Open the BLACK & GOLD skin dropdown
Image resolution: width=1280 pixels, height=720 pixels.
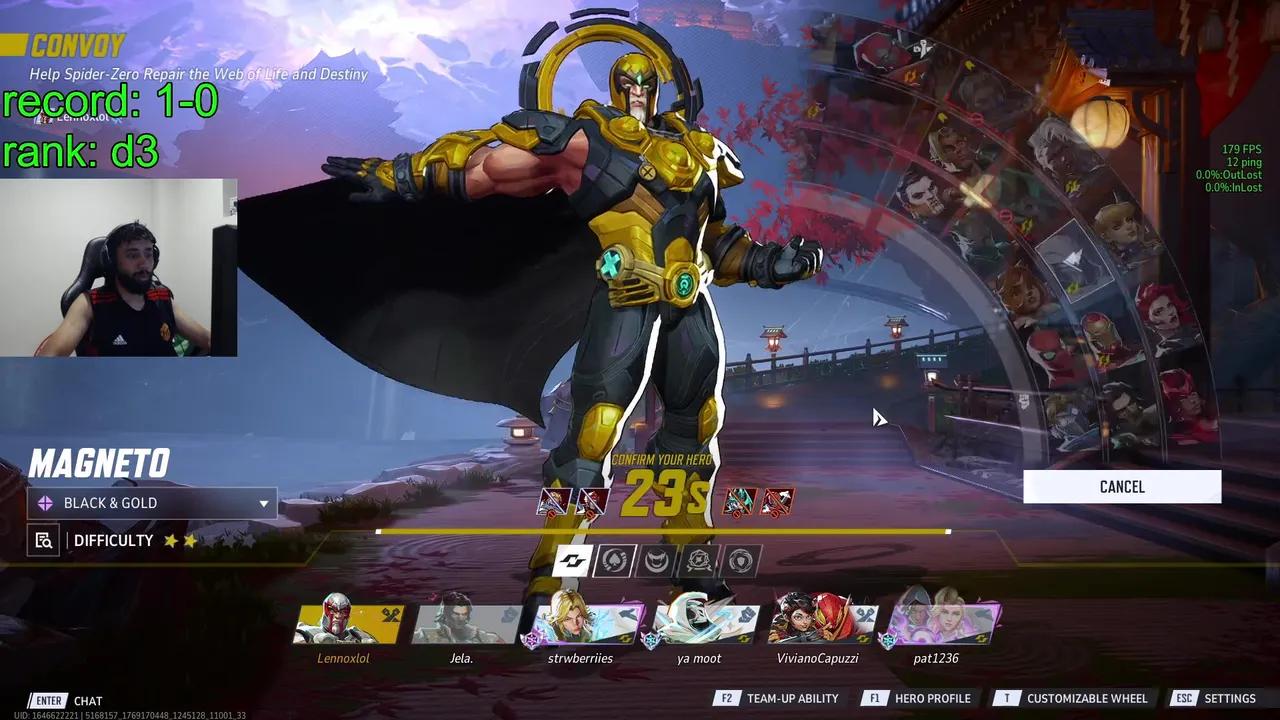(x=150, y=503)
